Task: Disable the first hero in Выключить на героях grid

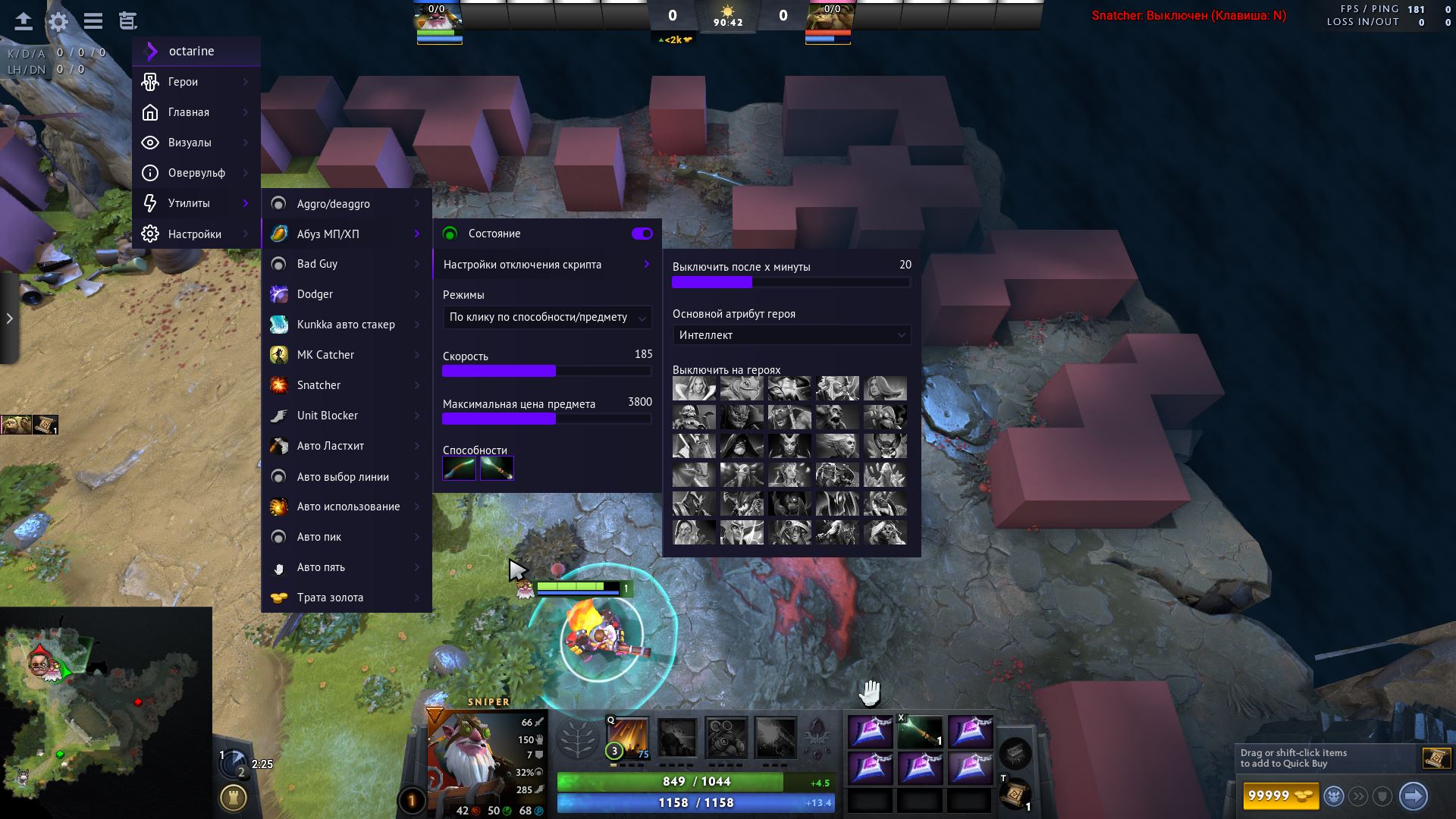Action: [692, 388]
